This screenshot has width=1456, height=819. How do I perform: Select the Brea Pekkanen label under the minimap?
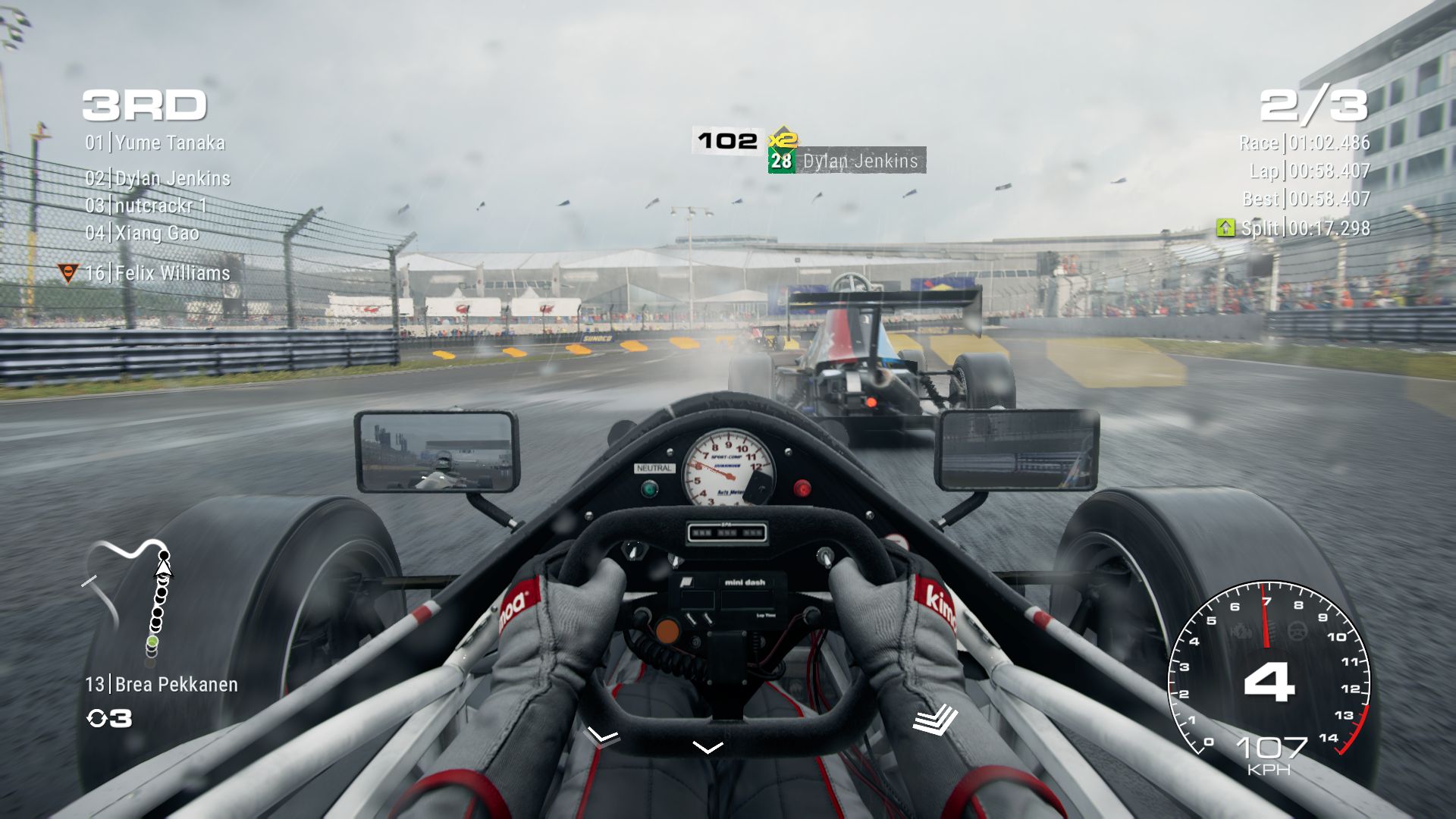162,685
